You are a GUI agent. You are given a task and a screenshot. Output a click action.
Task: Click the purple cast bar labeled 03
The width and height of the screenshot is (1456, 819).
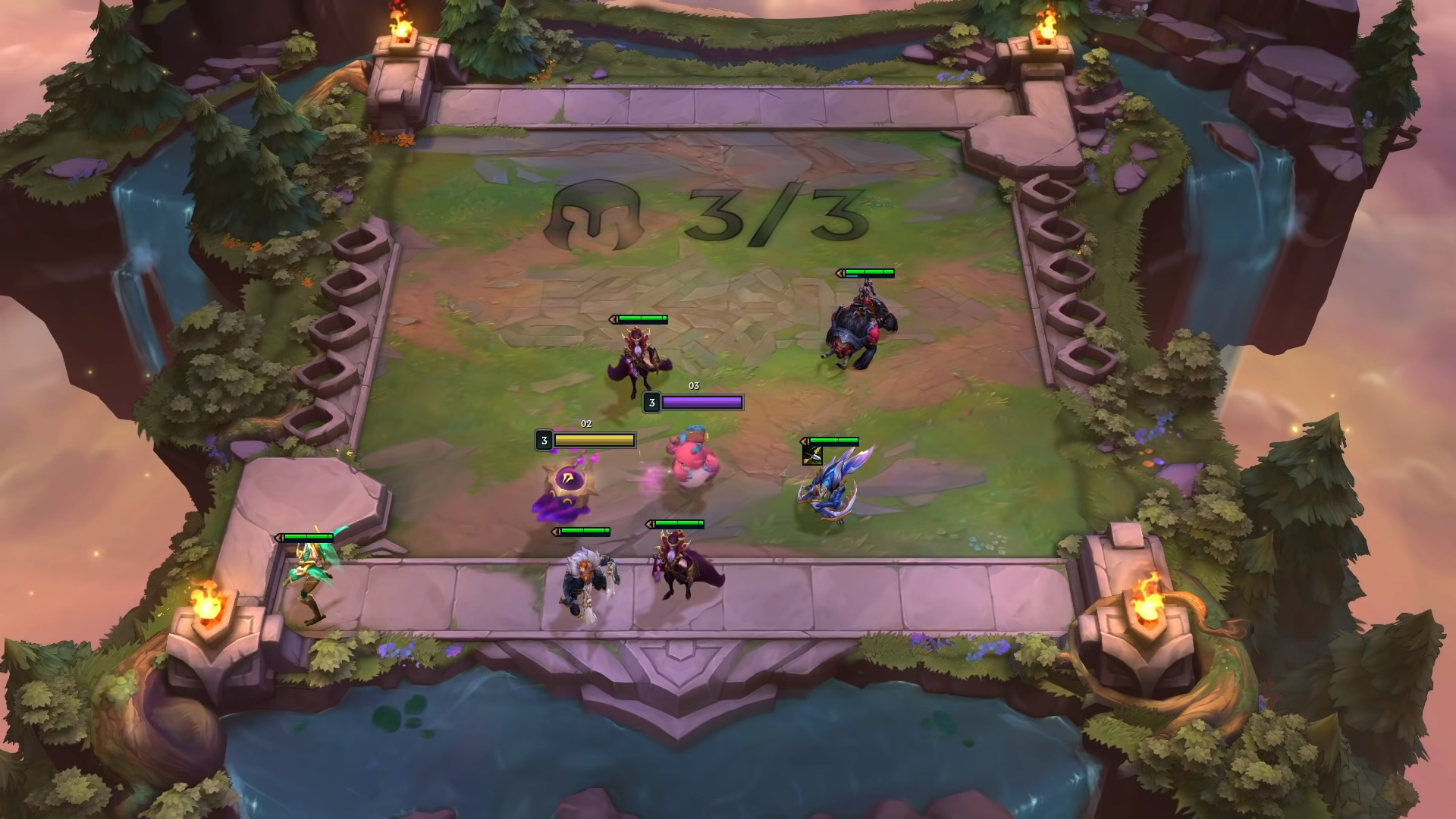701,403
